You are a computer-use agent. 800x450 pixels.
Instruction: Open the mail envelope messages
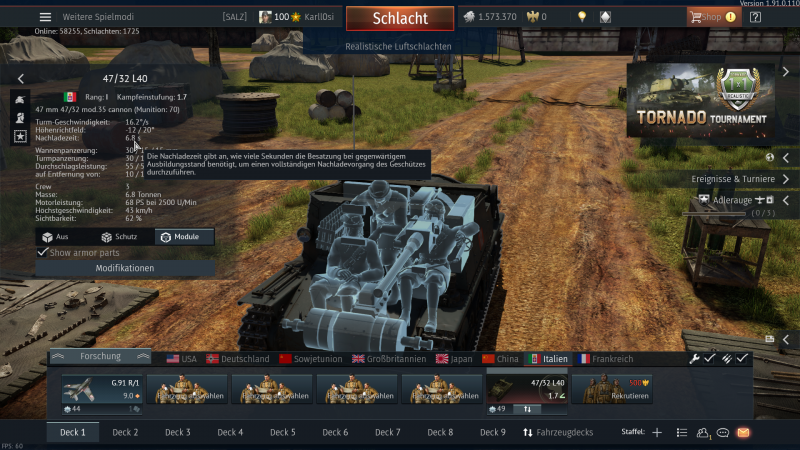(x=743, y=432)
